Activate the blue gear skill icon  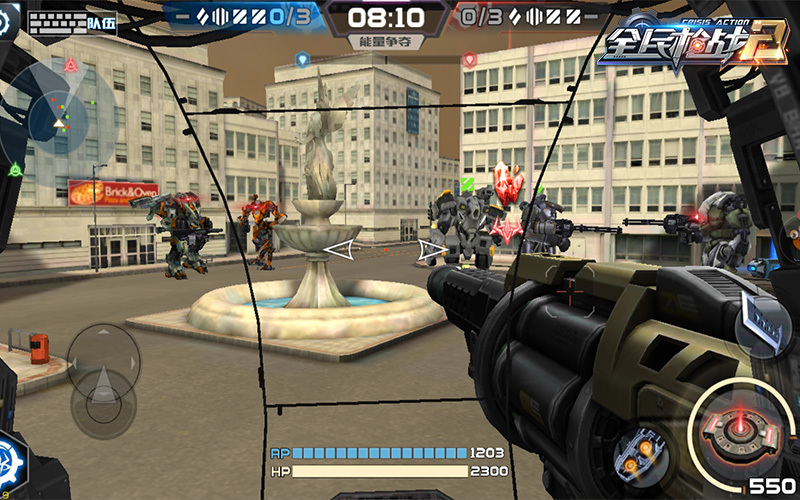click(14, 468)
